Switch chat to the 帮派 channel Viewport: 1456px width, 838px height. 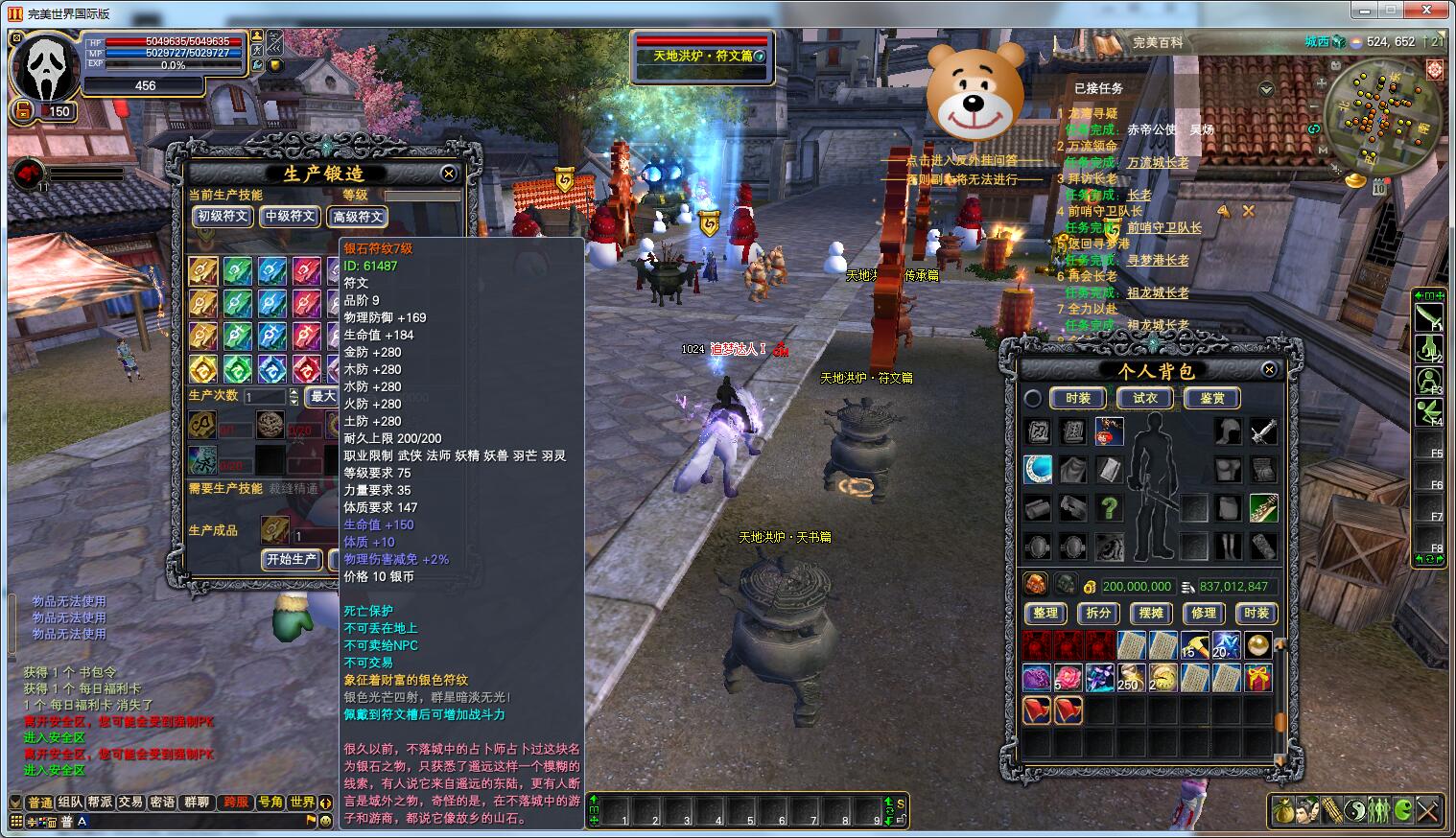[x=100, y=803]
